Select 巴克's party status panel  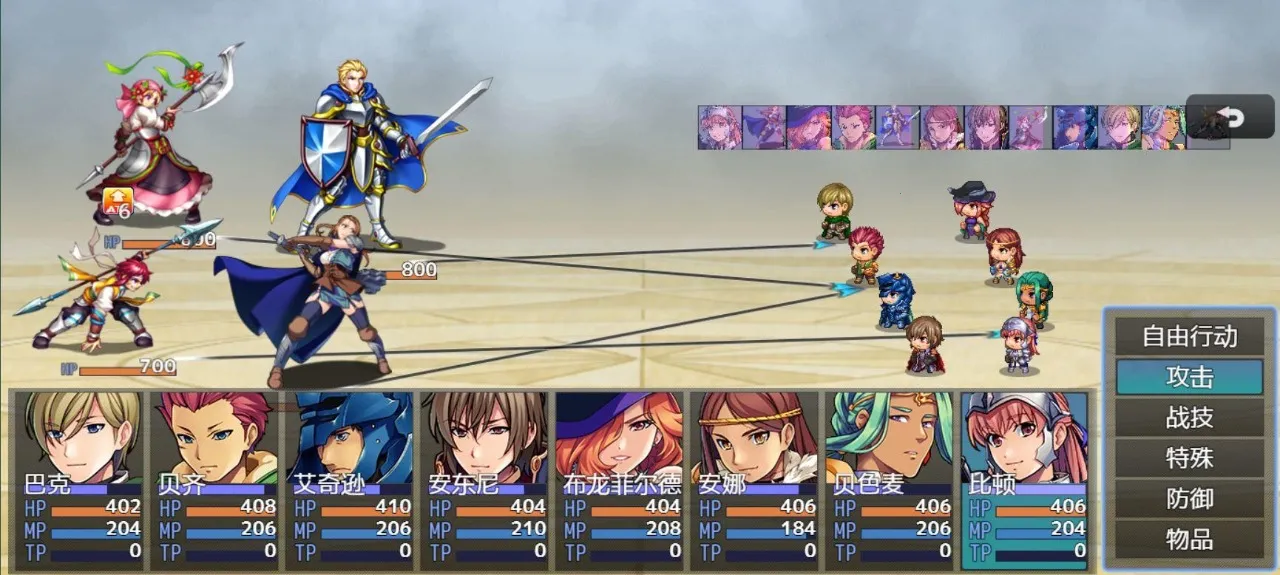coord(80,480)
